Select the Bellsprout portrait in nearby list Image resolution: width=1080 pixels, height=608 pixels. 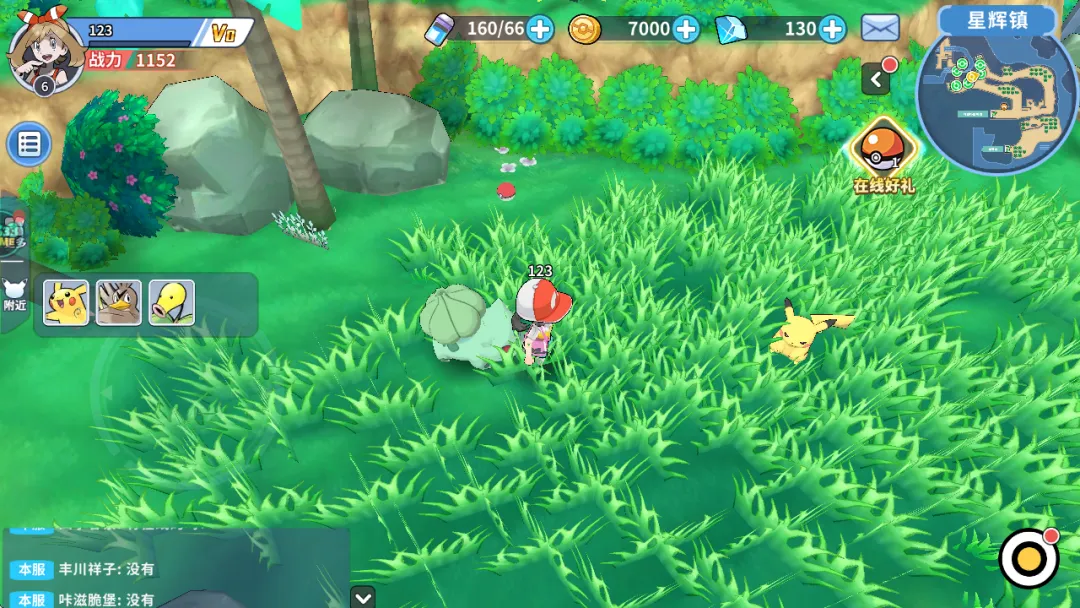coord(172,303)
